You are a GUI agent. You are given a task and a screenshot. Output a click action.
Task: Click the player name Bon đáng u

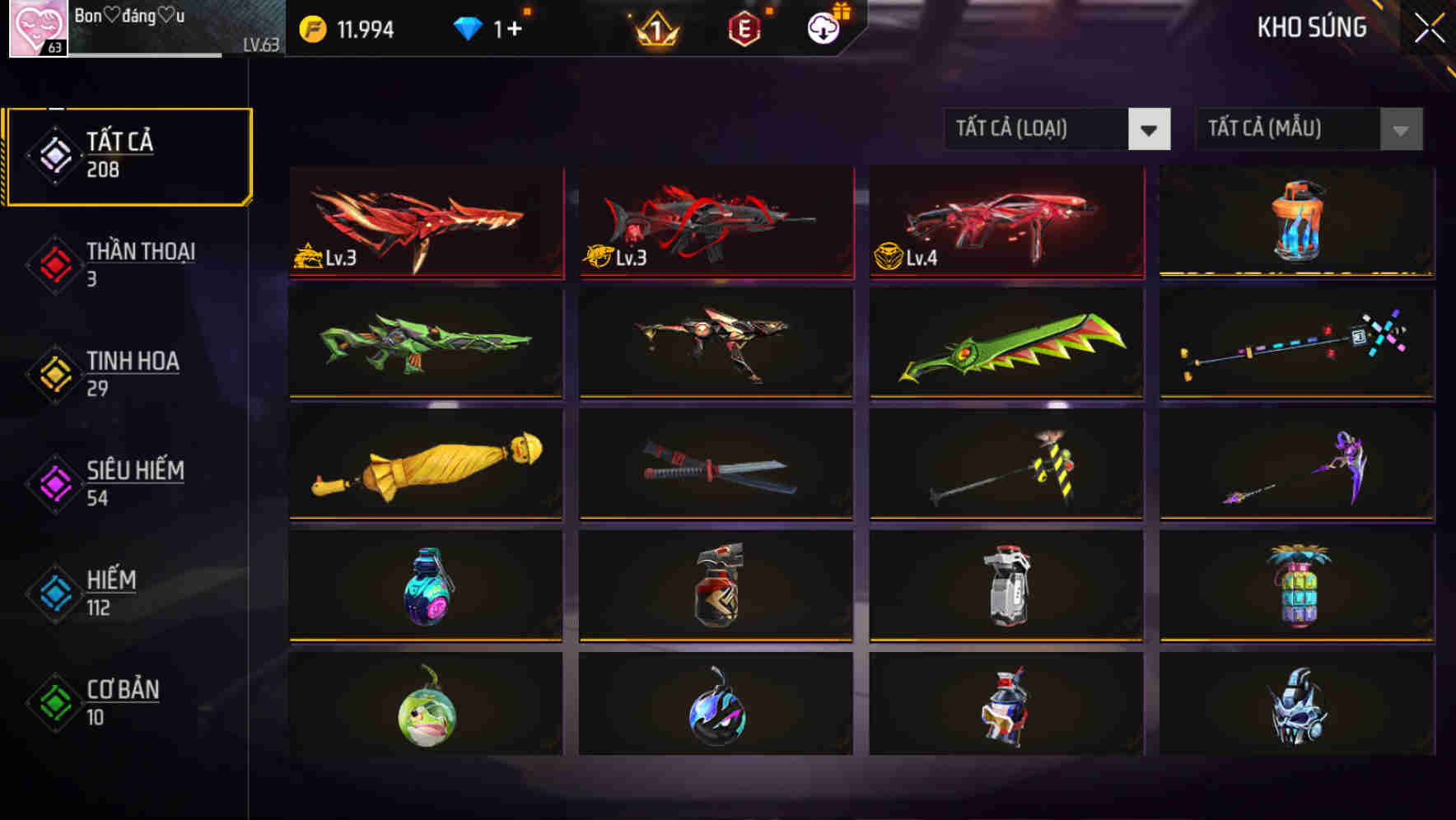(128, 15)
